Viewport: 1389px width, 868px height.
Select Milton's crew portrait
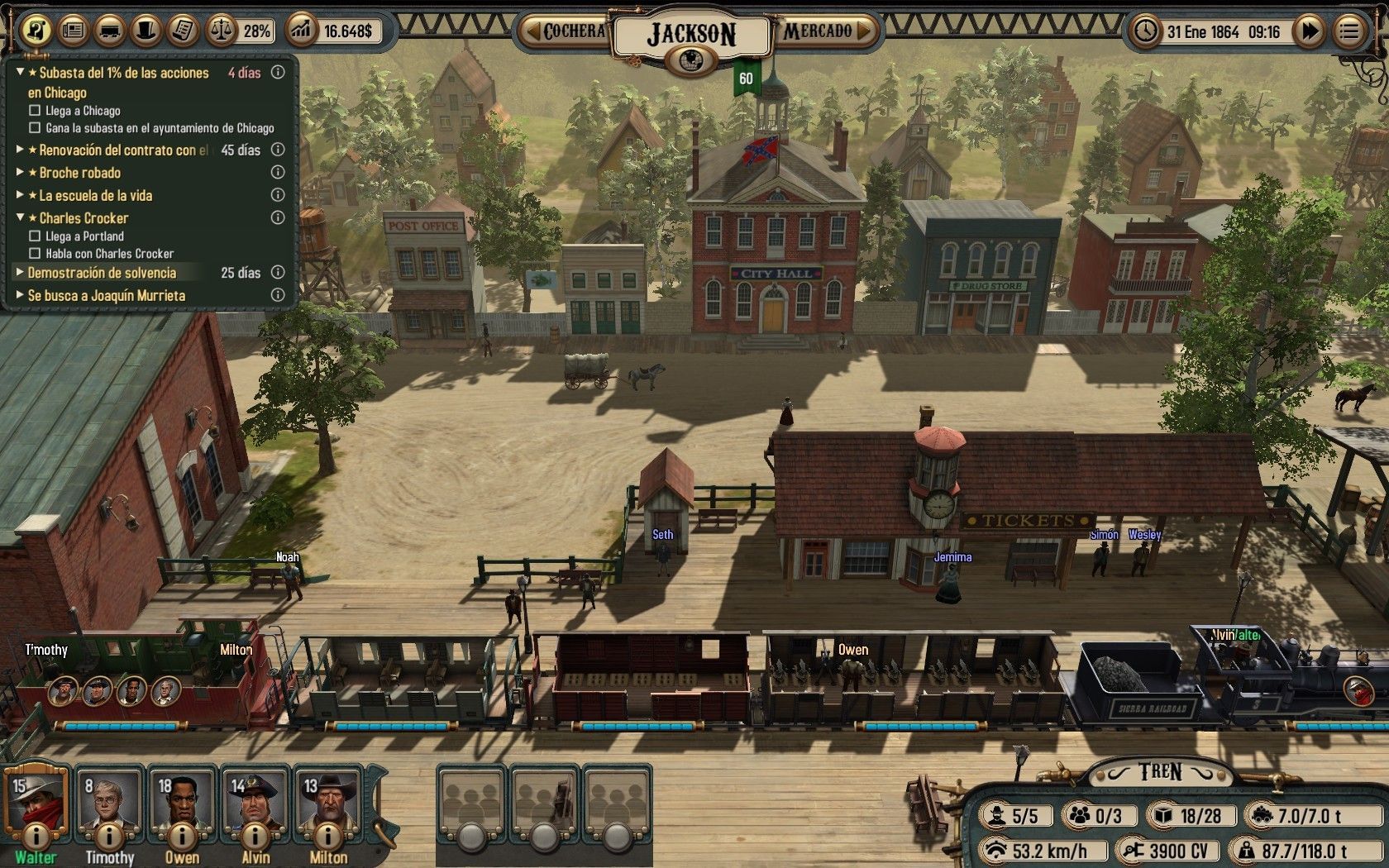tap(327, 802)
